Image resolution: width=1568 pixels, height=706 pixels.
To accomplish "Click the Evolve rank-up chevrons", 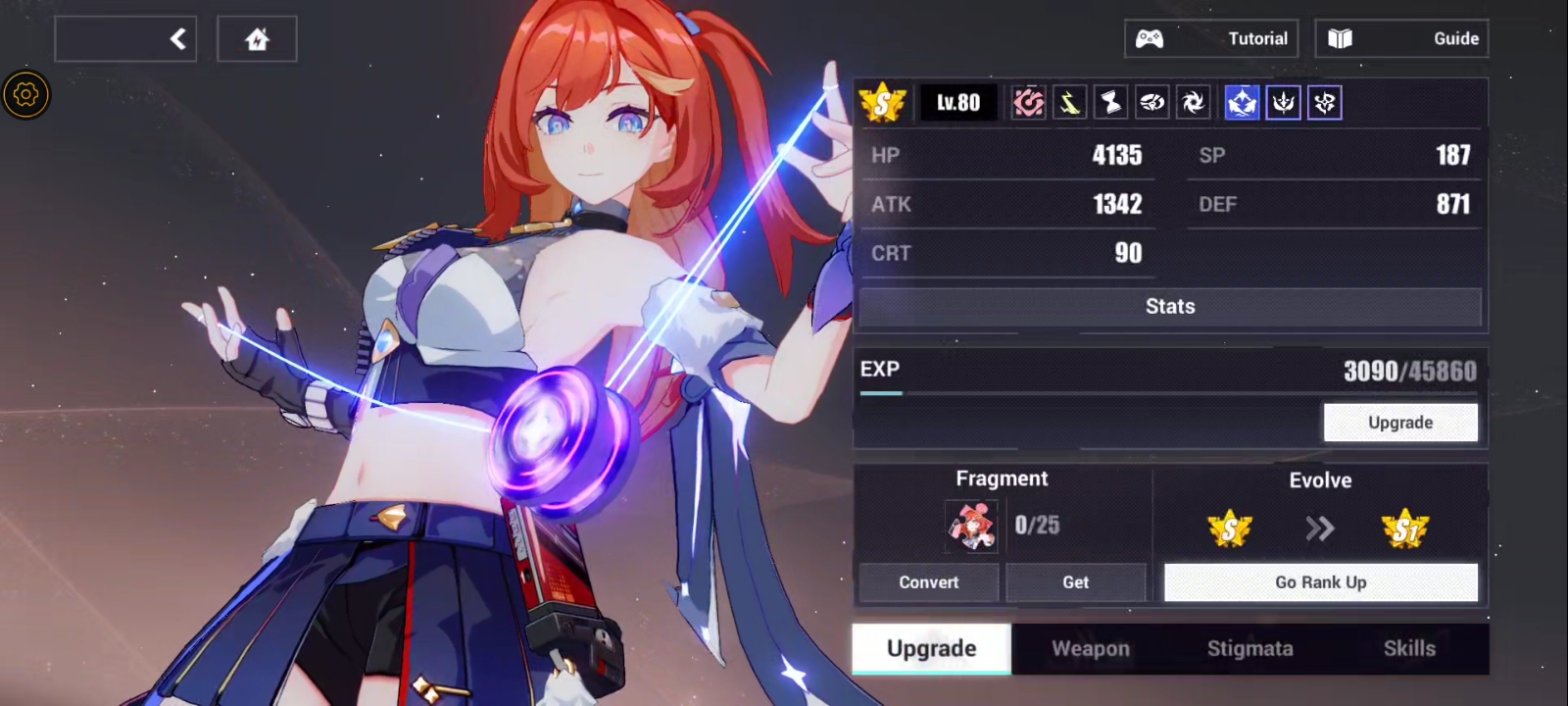I will [1321, 528].
